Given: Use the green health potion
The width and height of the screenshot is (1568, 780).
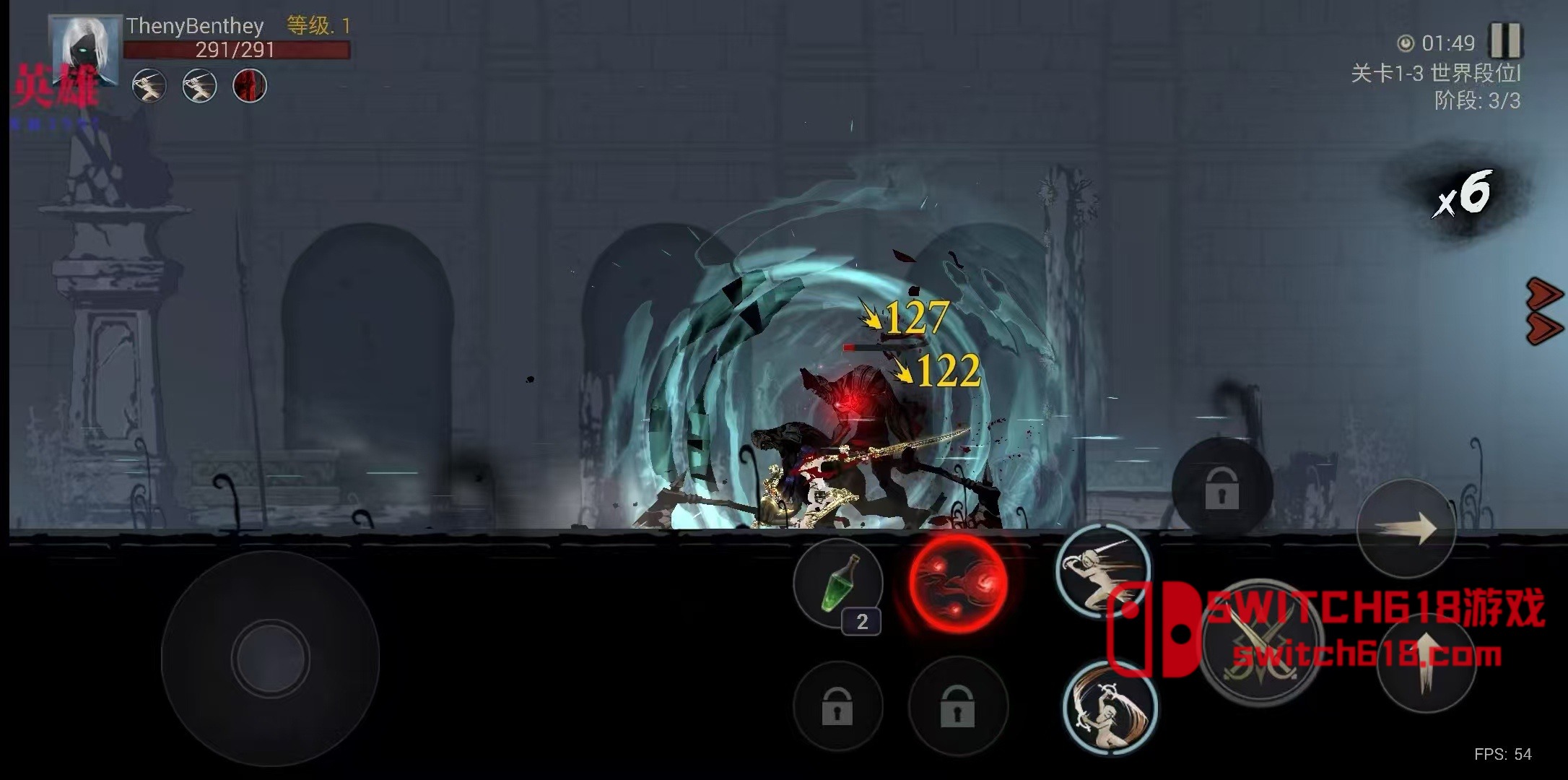Looking at the screenshot, I should [x=838, y=584].
